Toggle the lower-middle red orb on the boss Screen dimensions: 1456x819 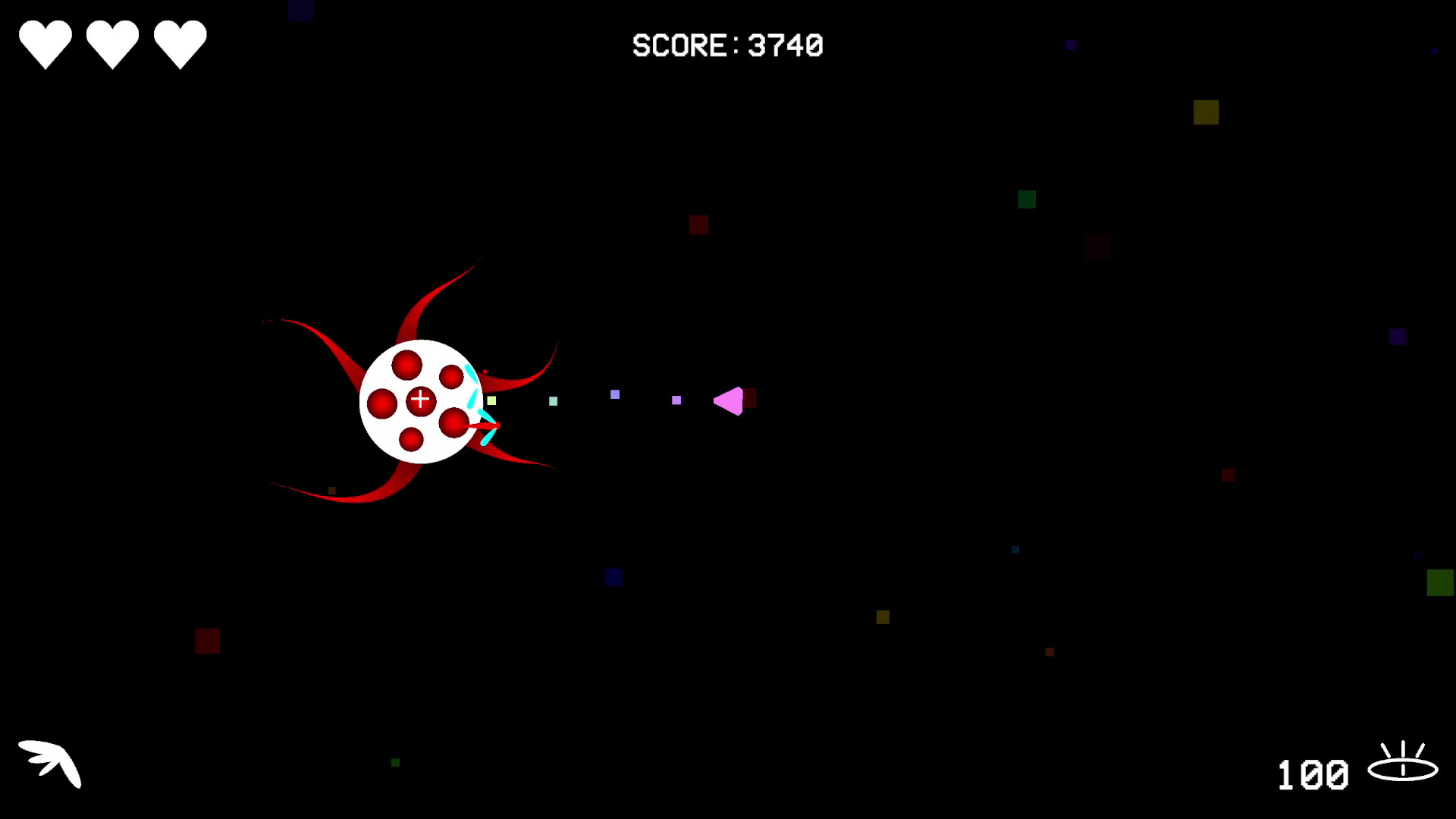(410, 441)
